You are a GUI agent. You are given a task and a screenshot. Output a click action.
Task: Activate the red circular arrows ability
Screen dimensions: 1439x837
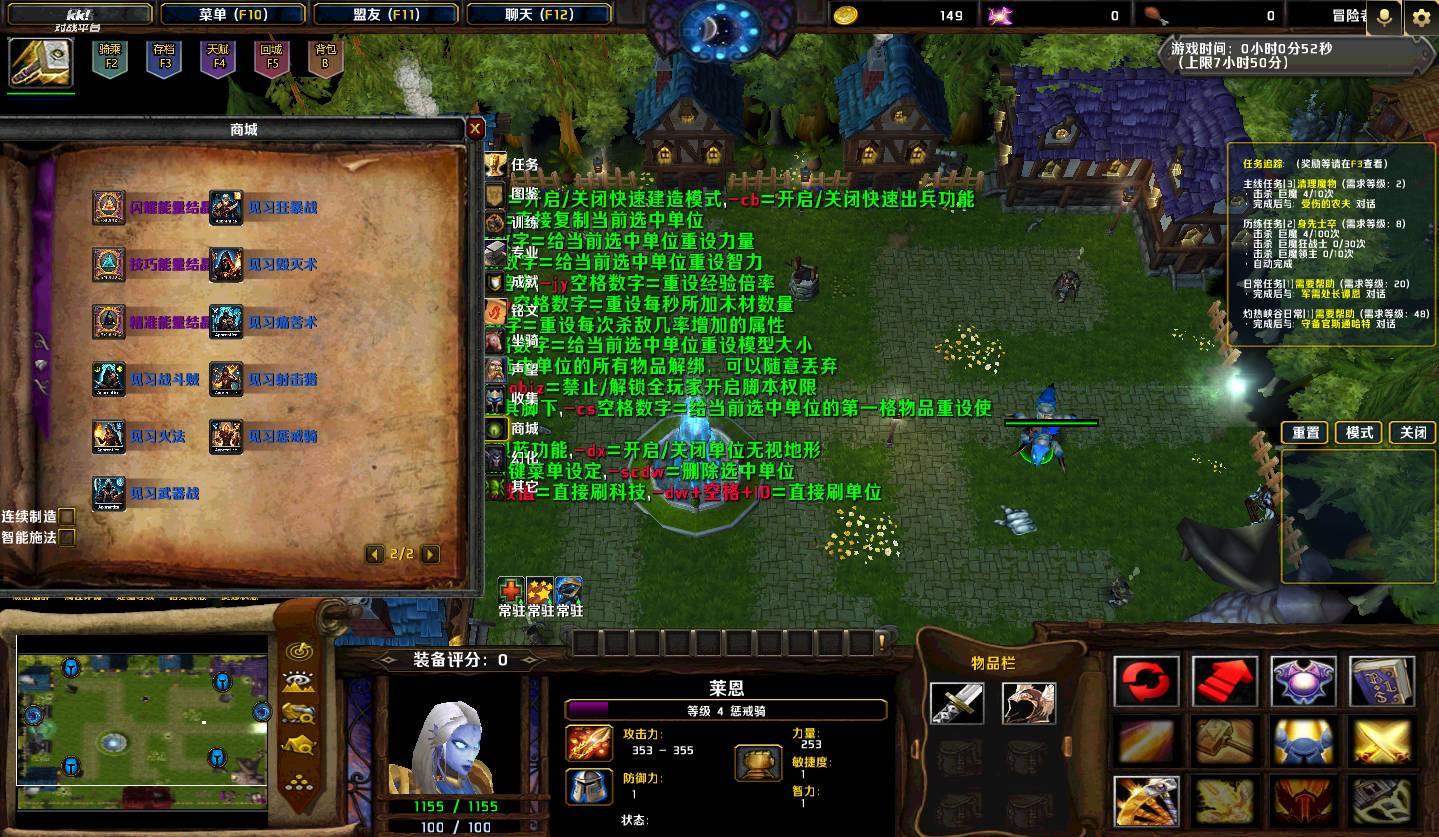[x=1146, y=682]
